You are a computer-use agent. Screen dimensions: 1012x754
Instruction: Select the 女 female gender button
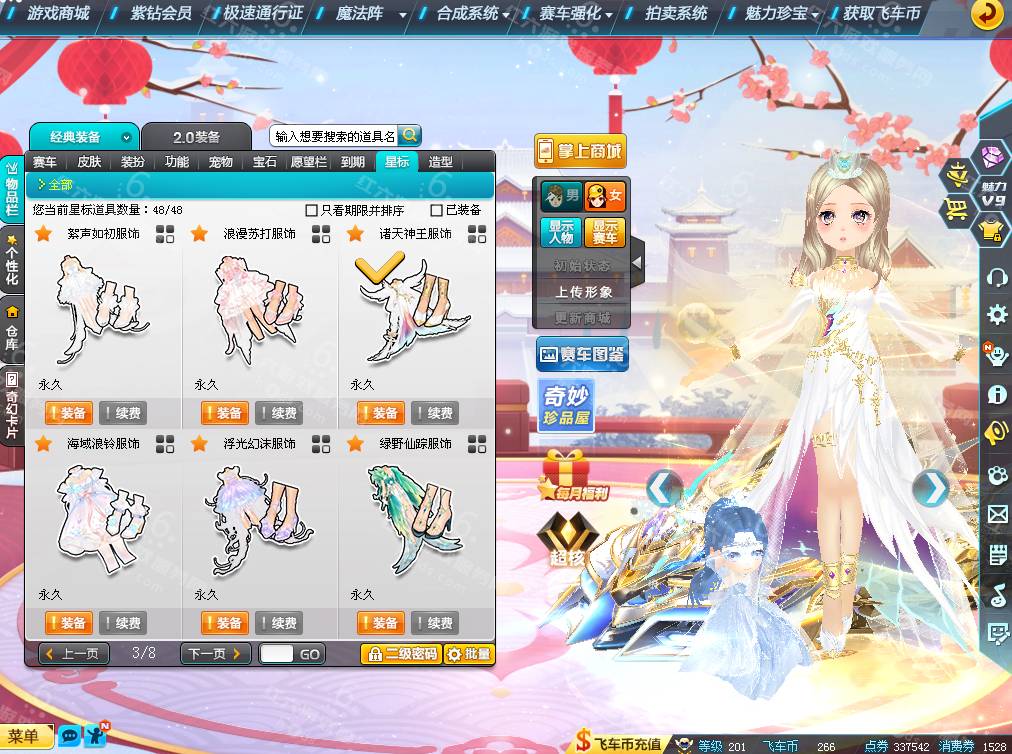[605, 194]
